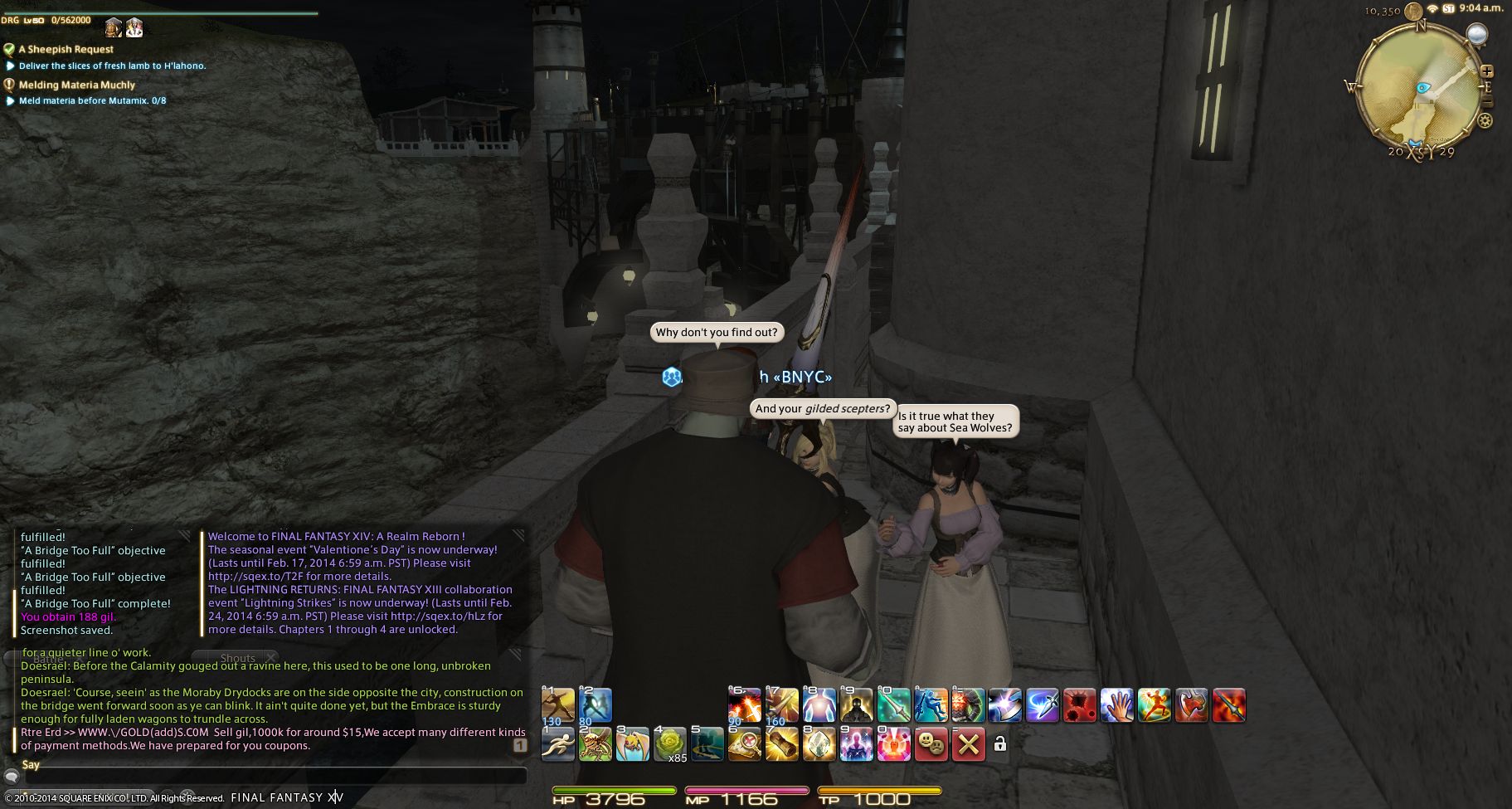This screenshot has width=1512, height=809.
Task: Switch to the Shouts chat tab
Action: pos(238,658)
